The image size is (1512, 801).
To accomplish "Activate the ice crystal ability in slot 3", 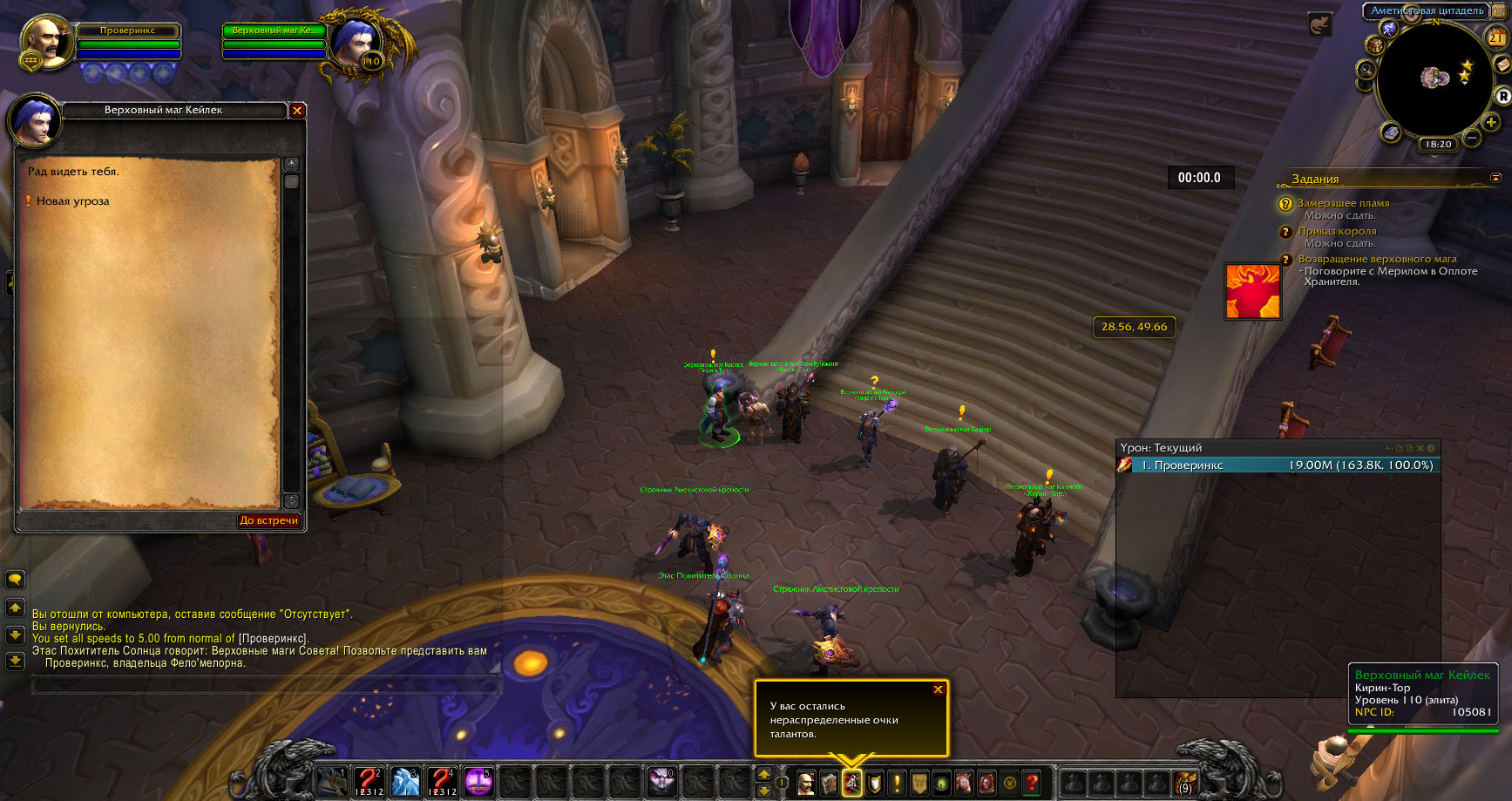I will point(405,781).
